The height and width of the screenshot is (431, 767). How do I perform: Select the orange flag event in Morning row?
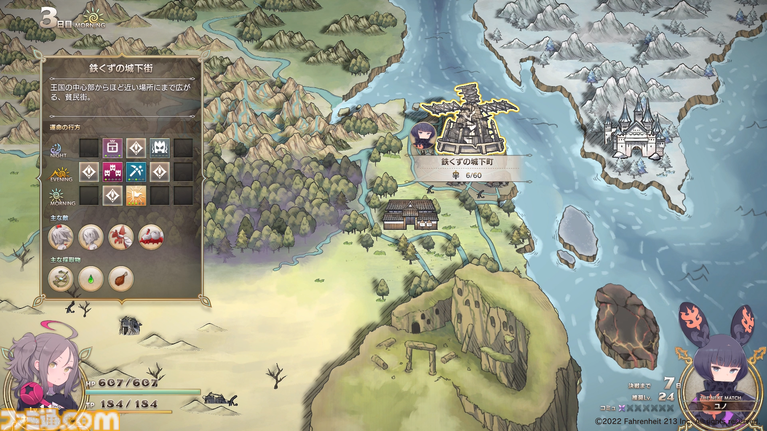click(136, 195)
